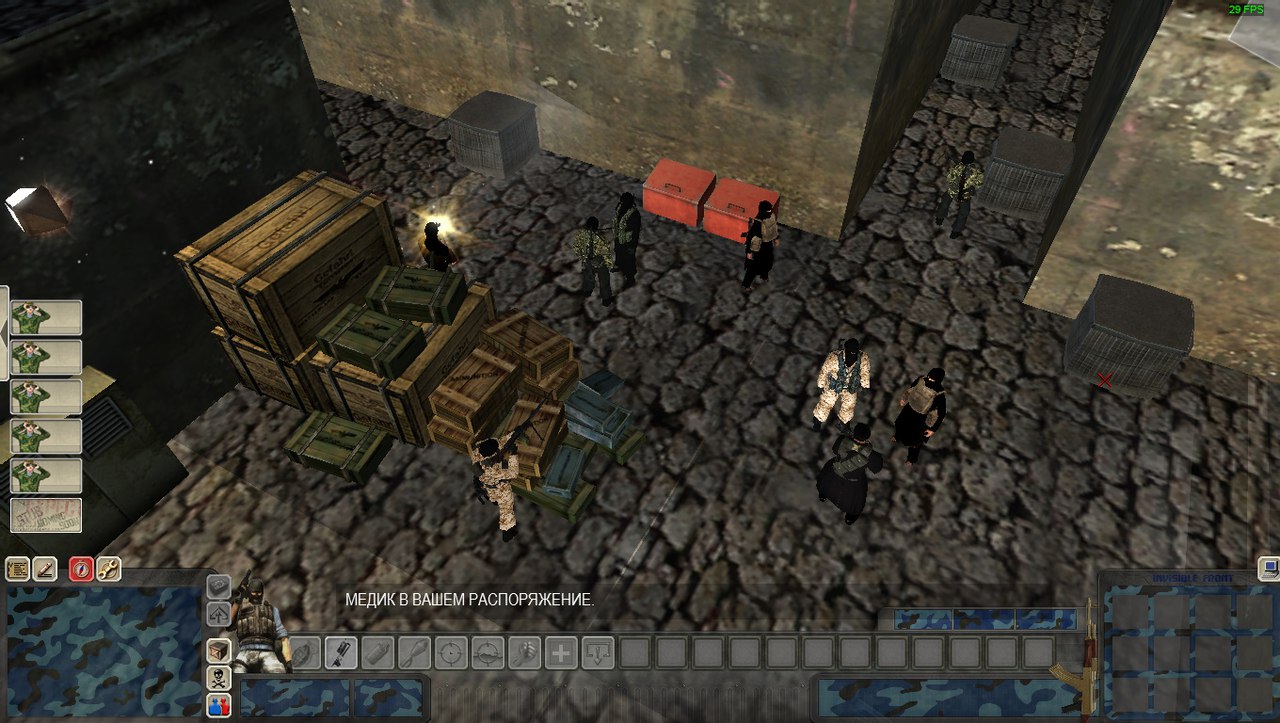Image resolution: width=1280 pixels, height=723 pixels.
Task: Use the punch fist melee action
Action: coord(524,653)
